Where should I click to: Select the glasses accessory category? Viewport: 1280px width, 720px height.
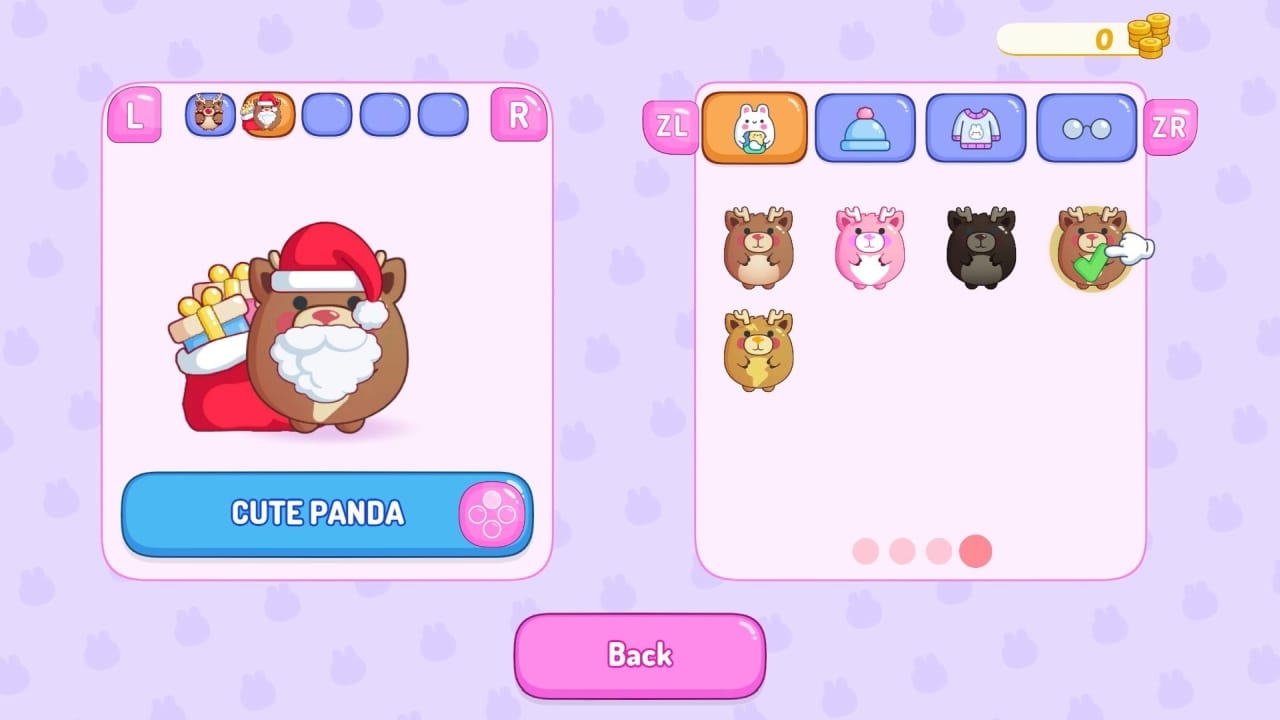coord(1086,127)
